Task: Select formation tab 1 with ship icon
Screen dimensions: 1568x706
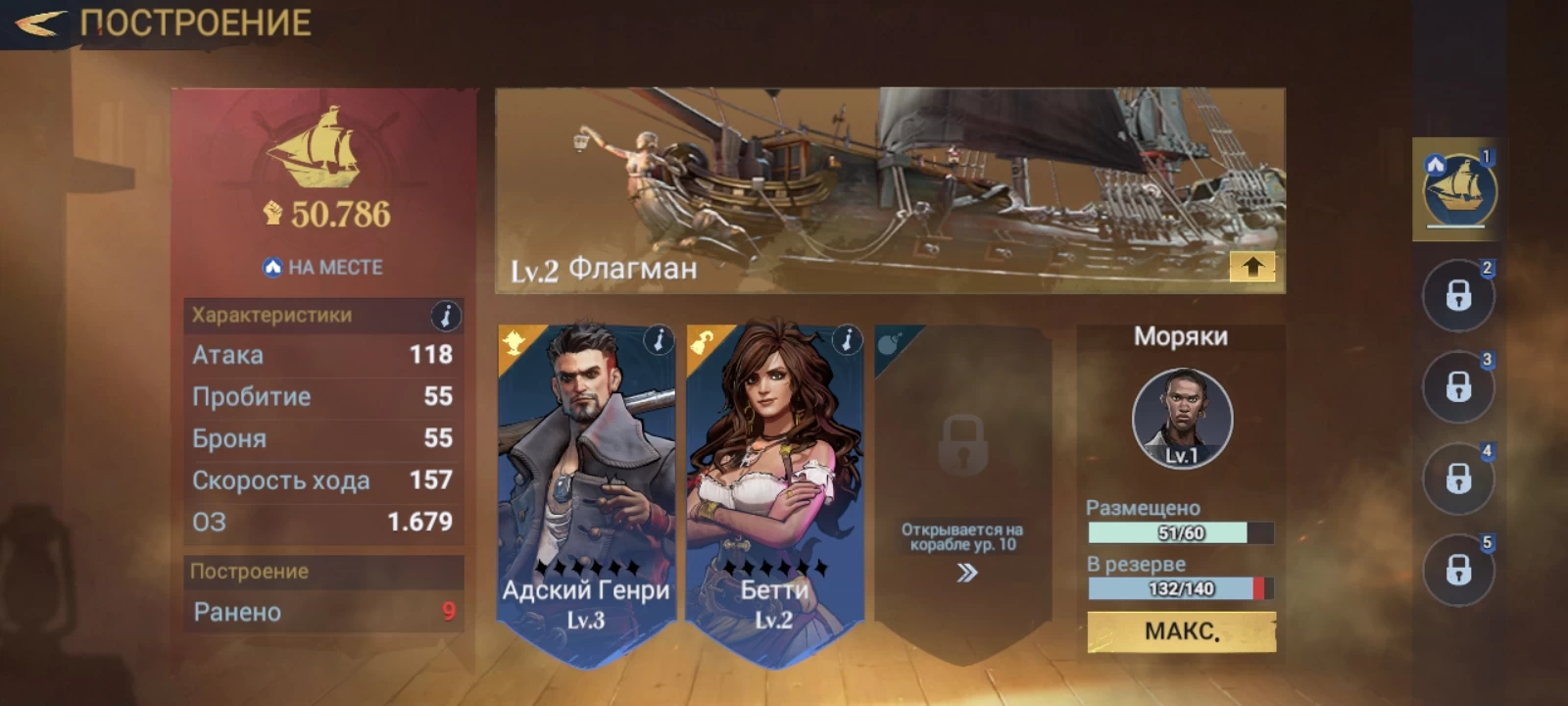Action: [x=1459, y=190]
